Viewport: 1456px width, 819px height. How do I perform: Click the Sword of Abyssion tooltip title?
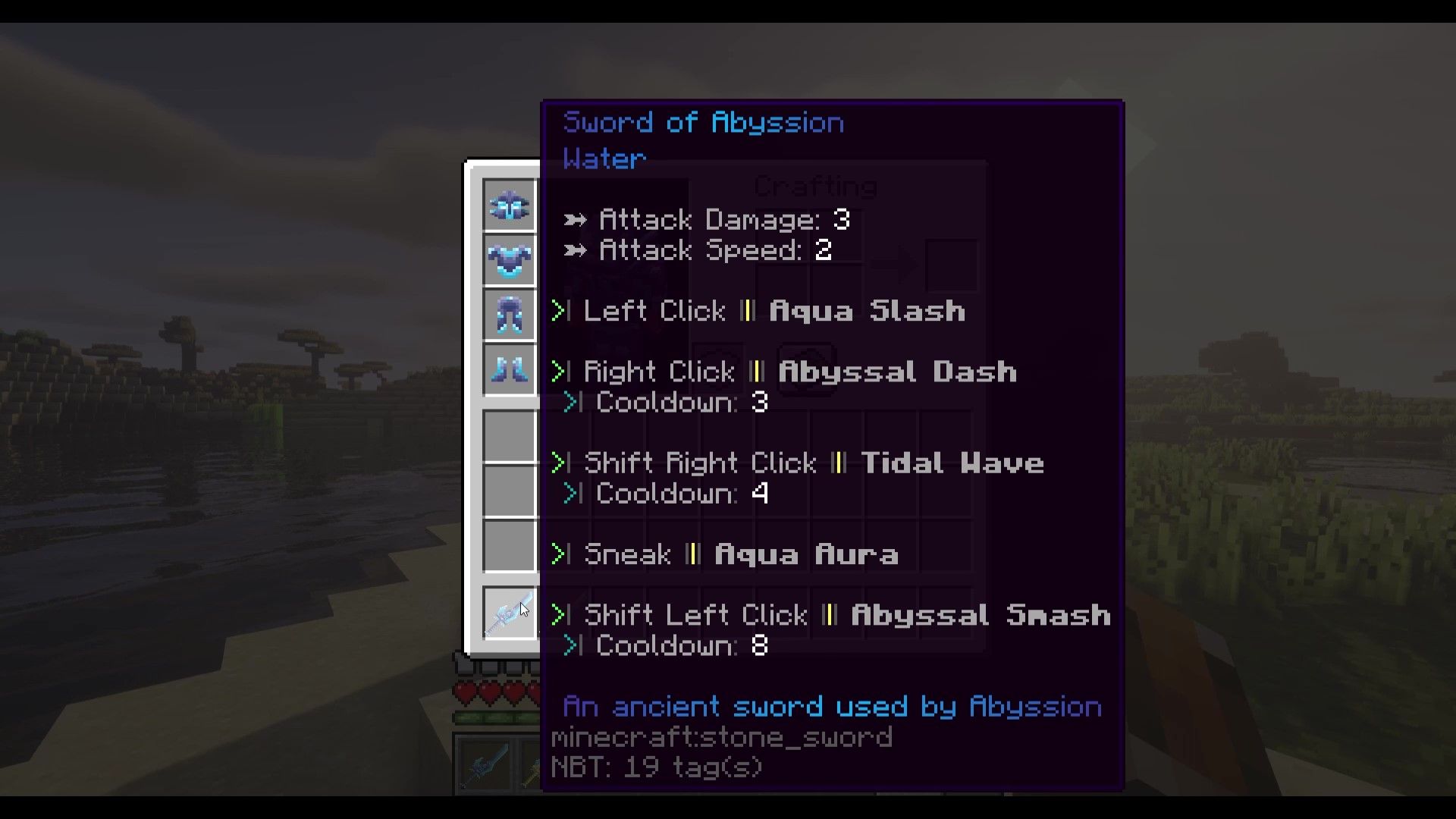click(x=703, y=121)
